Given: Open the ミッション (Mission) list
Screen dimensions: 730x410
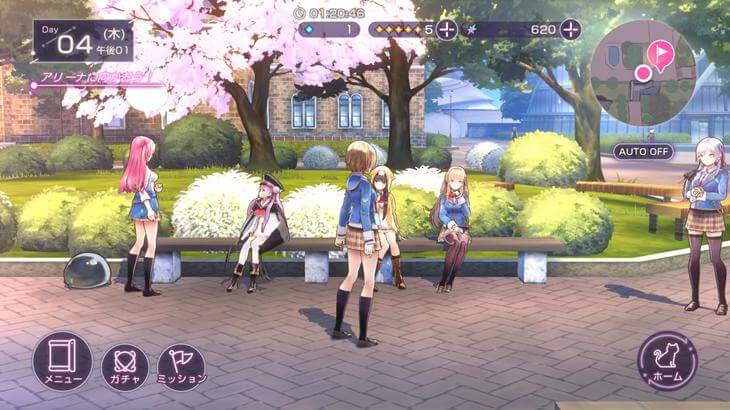Looking at the screenshot, I should coord(181,365).
